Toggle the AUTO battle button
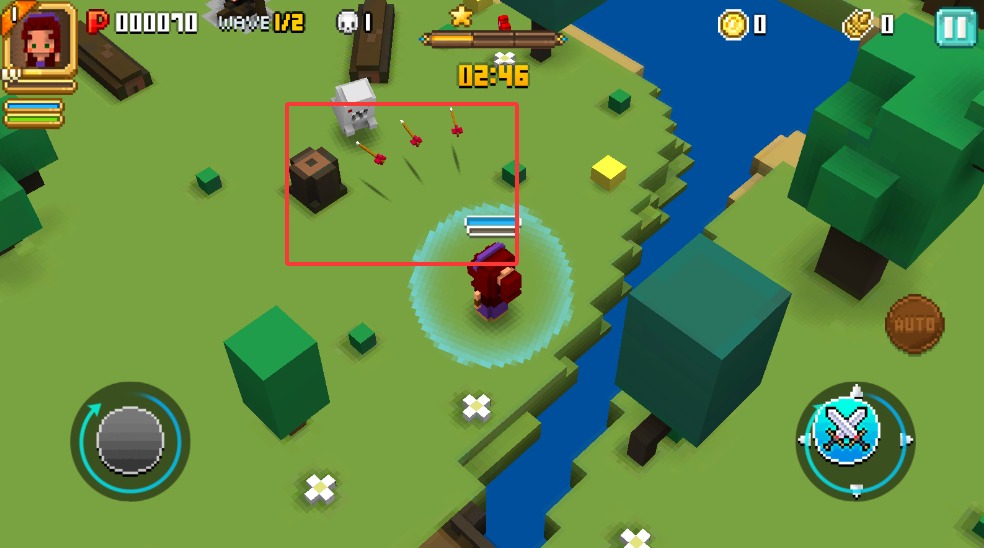 (x=914, y=324)
